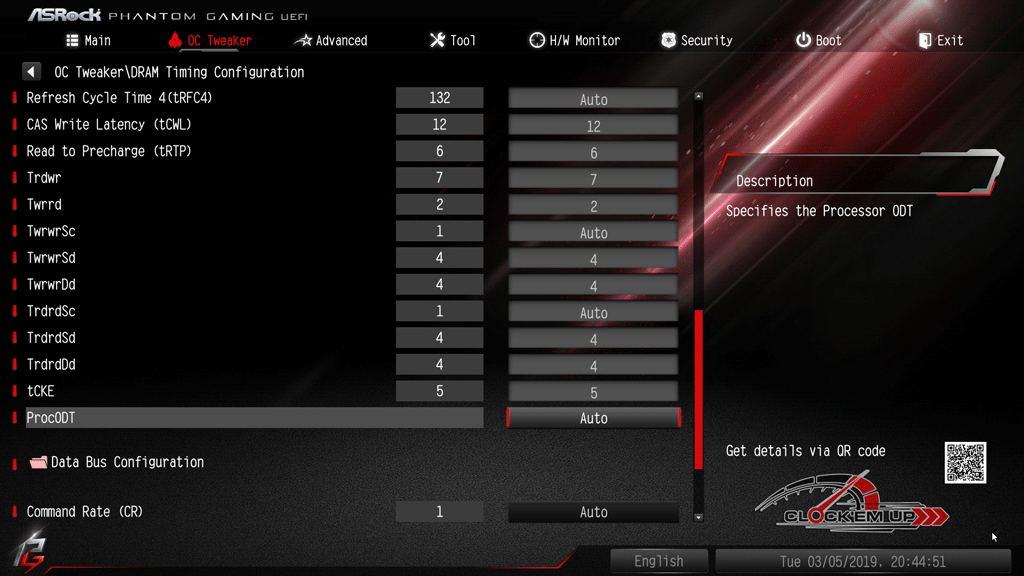This screenshot has height=576, width=1024.
Task: Click the scrollbar's down arrow
Action: 698,517
